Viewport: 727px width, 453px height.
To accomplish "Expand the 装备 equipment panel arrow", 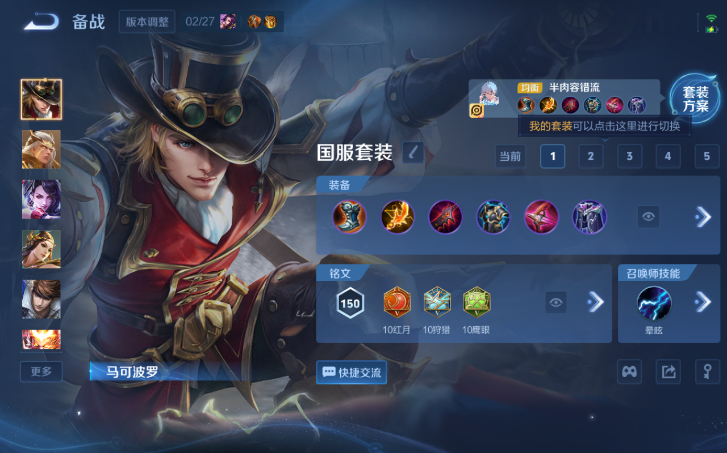I will point(703,217).
